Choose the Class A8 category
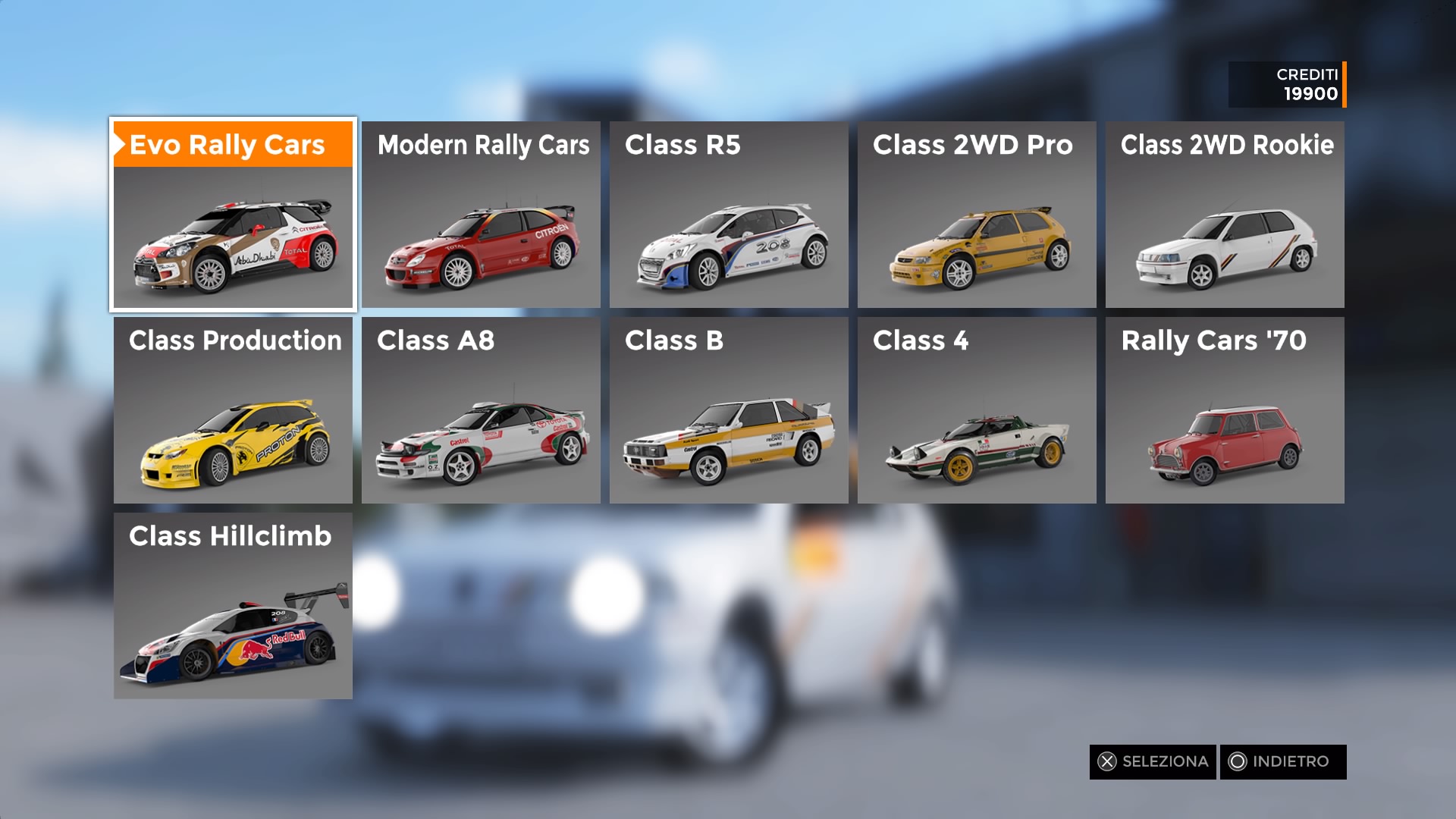Image resolution: width=1456 pixels, height=819 pixels. 481,410
